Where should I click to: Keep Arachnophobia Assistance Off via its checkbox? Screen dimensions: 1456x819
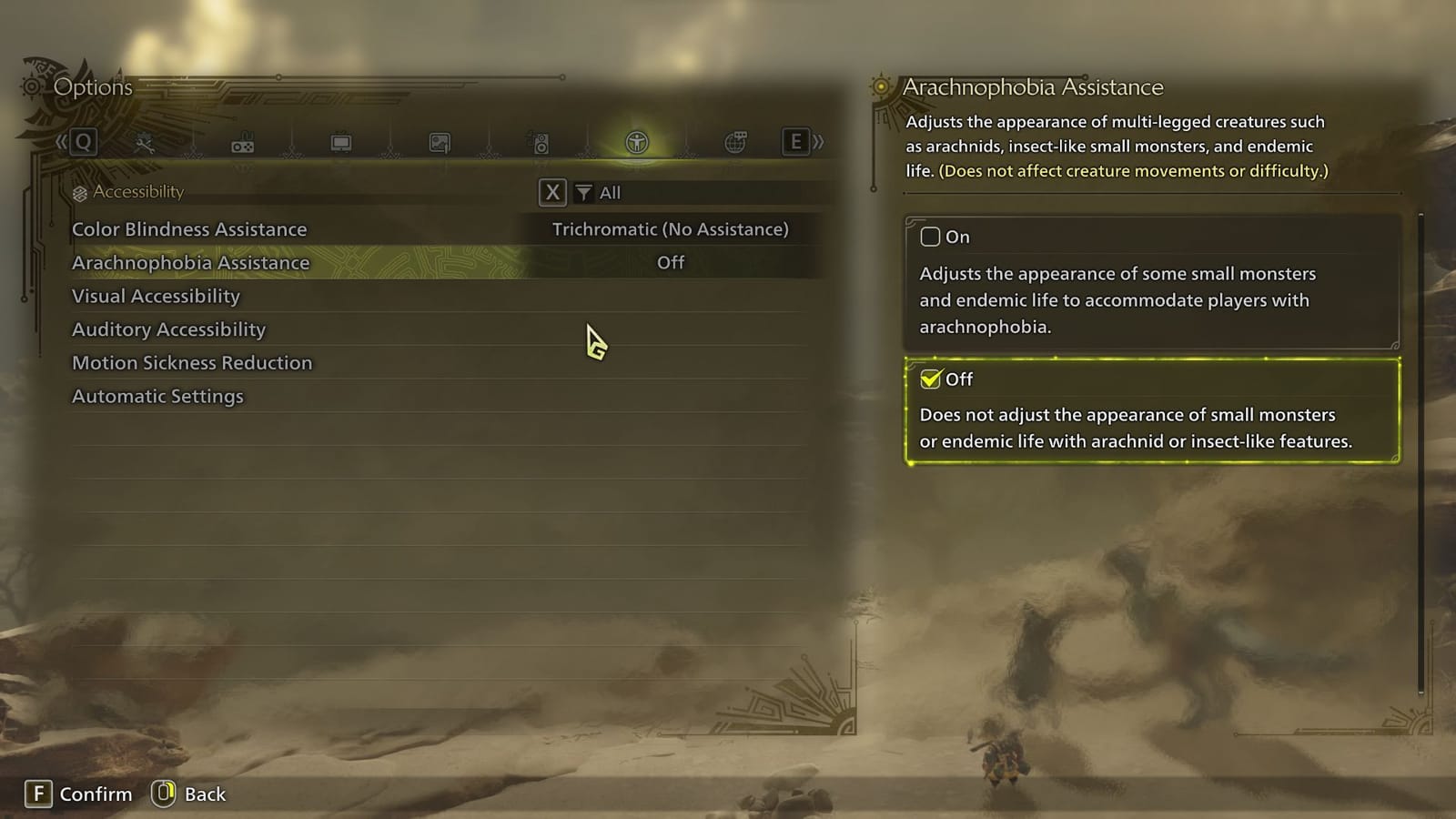(932, 379)
